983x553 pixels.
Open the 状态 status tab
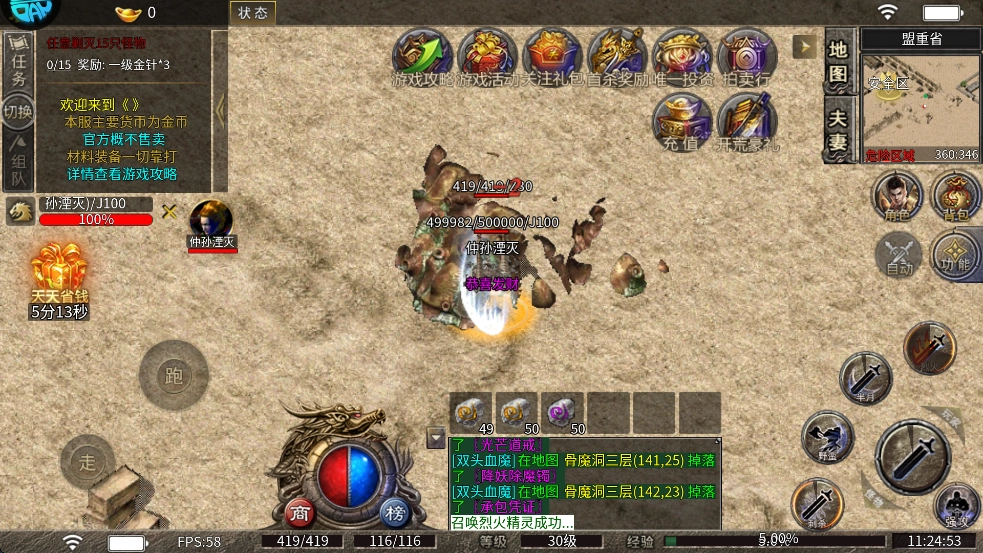pos(253,13)
